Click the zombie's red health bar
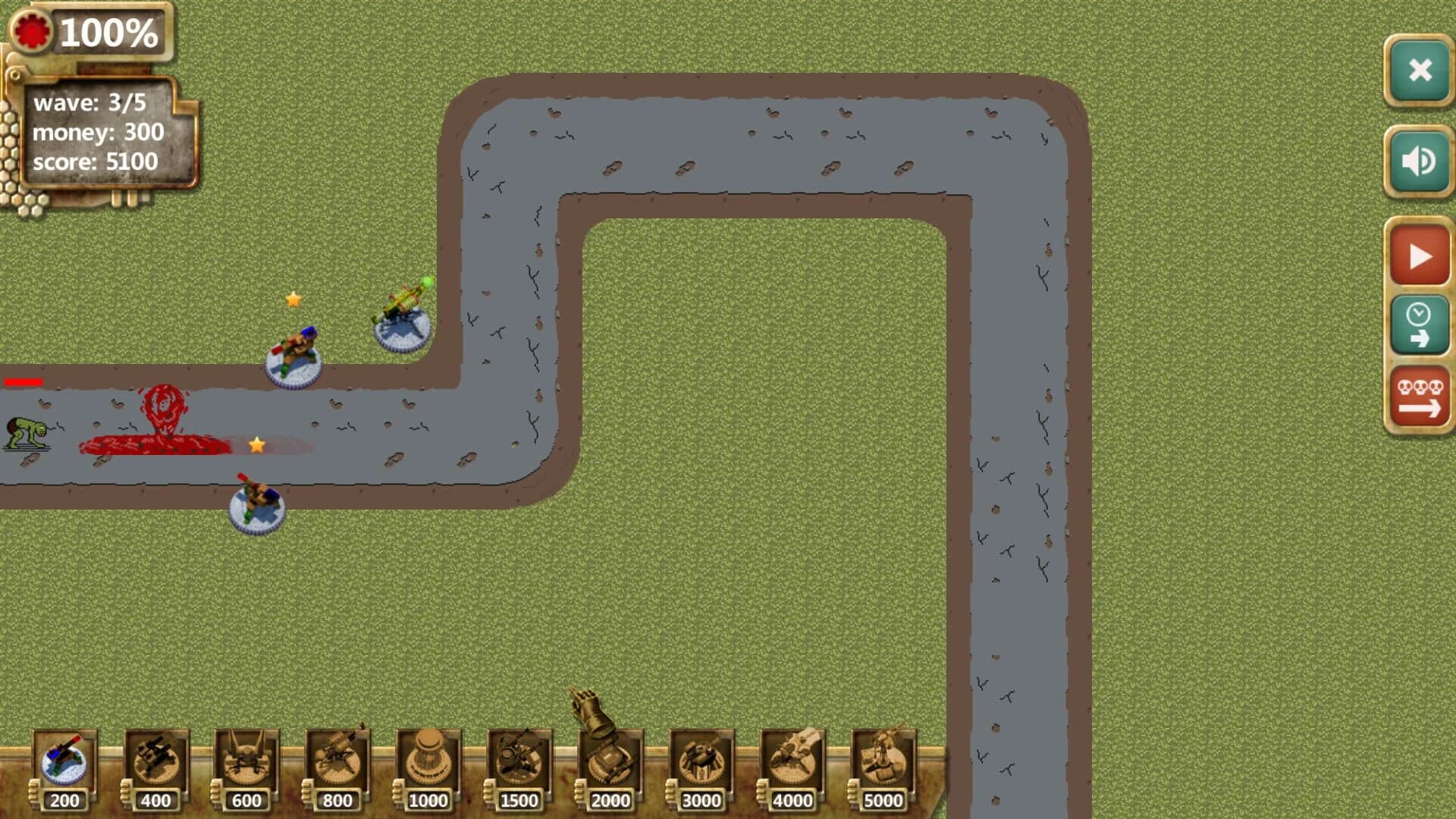 pos(23,382)
